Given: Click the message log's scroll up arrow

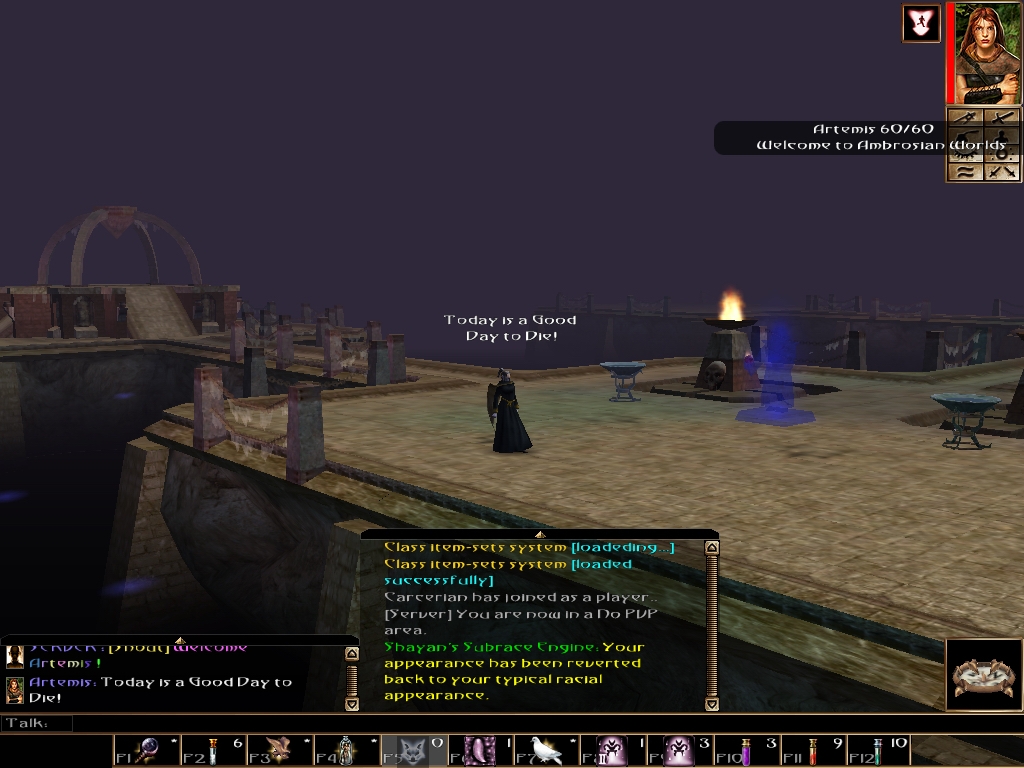Looking at the screenshot, I should click(x=712, y=548).
